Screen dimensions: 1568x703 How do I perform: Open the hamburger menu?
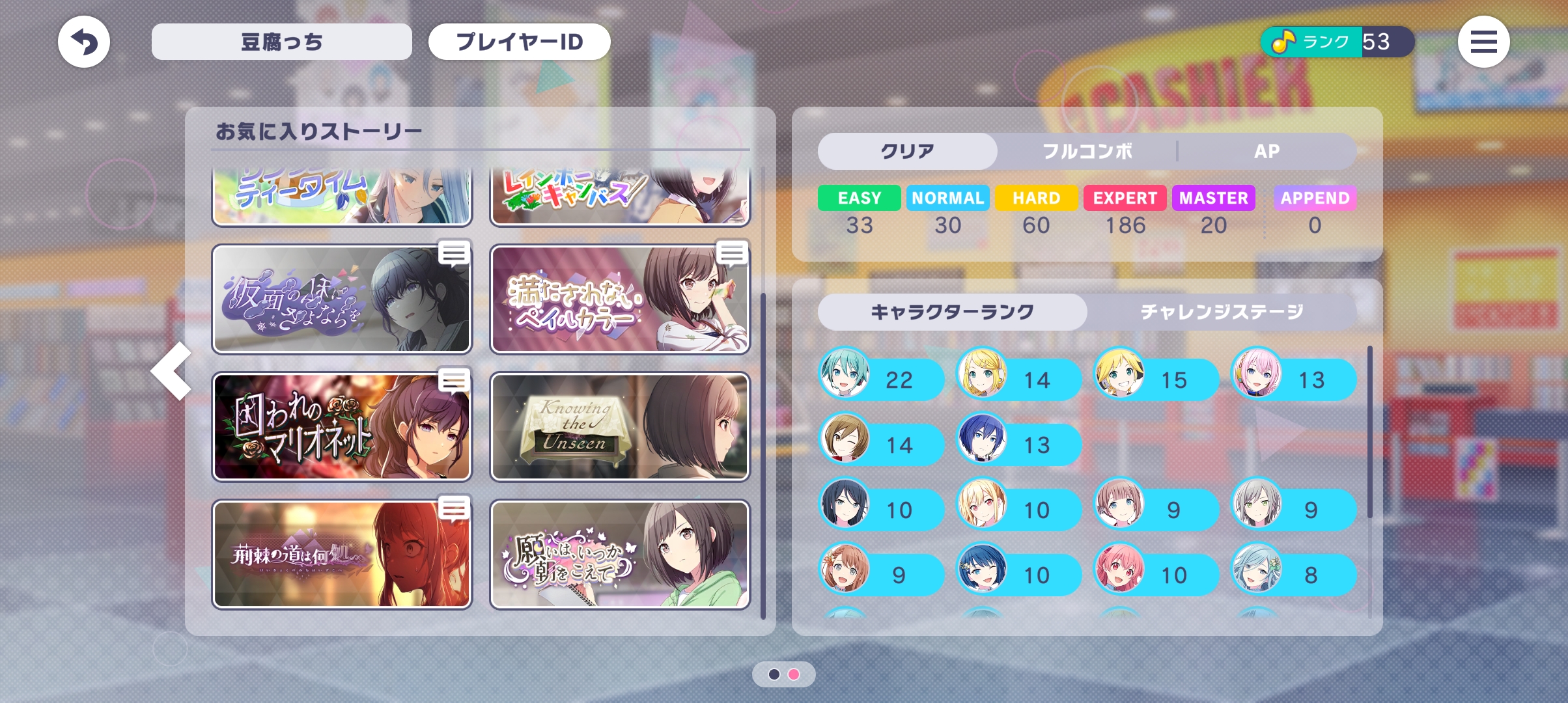(x=1483, y=42)
